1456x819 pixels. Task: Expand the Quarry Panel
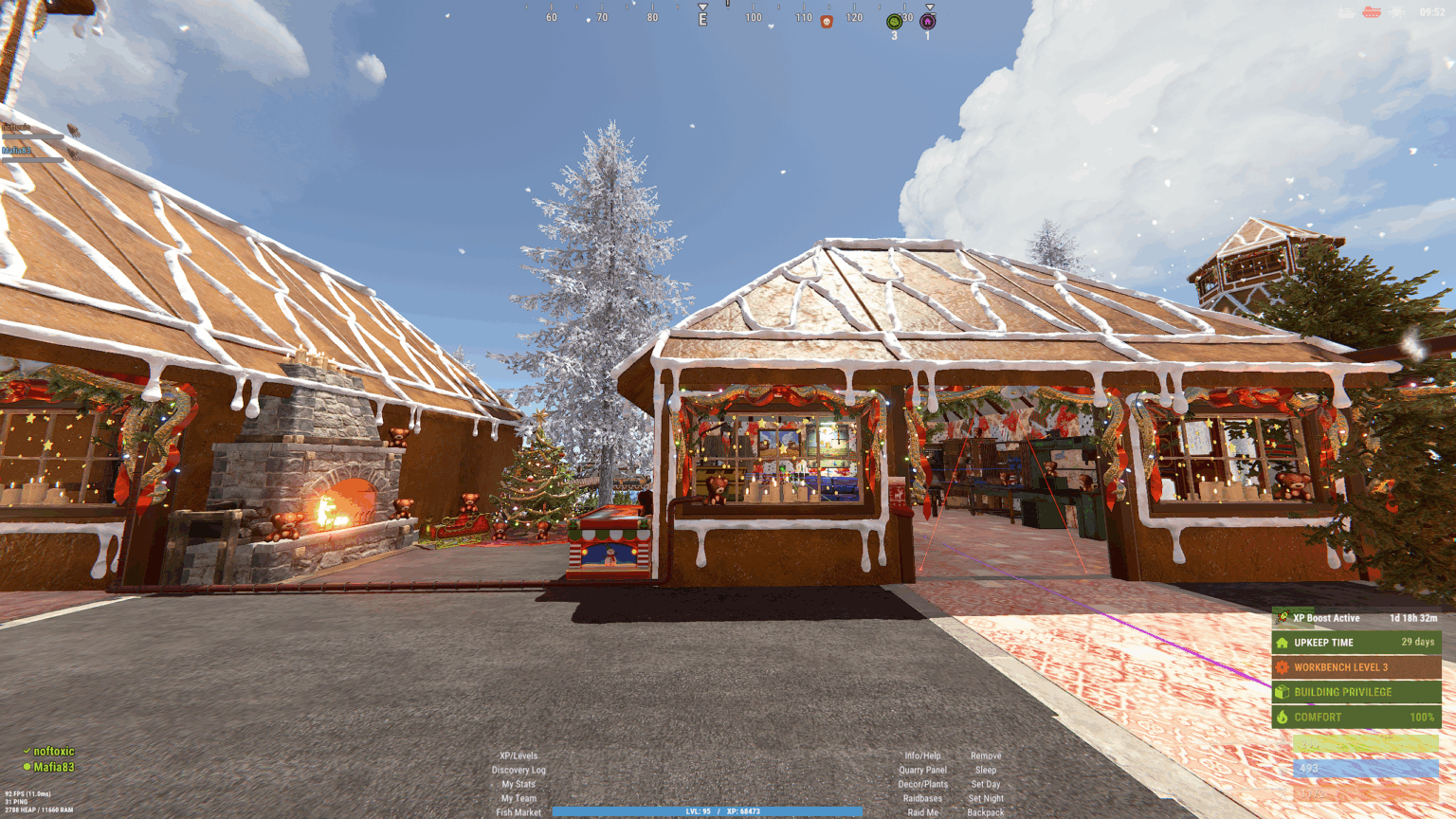(922, 770)
